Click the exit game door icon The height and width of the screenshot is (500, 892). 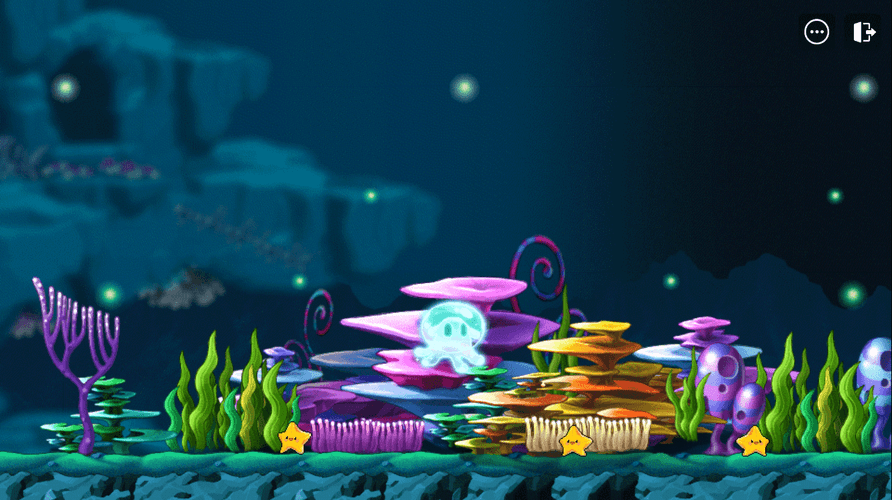(863, 32)
